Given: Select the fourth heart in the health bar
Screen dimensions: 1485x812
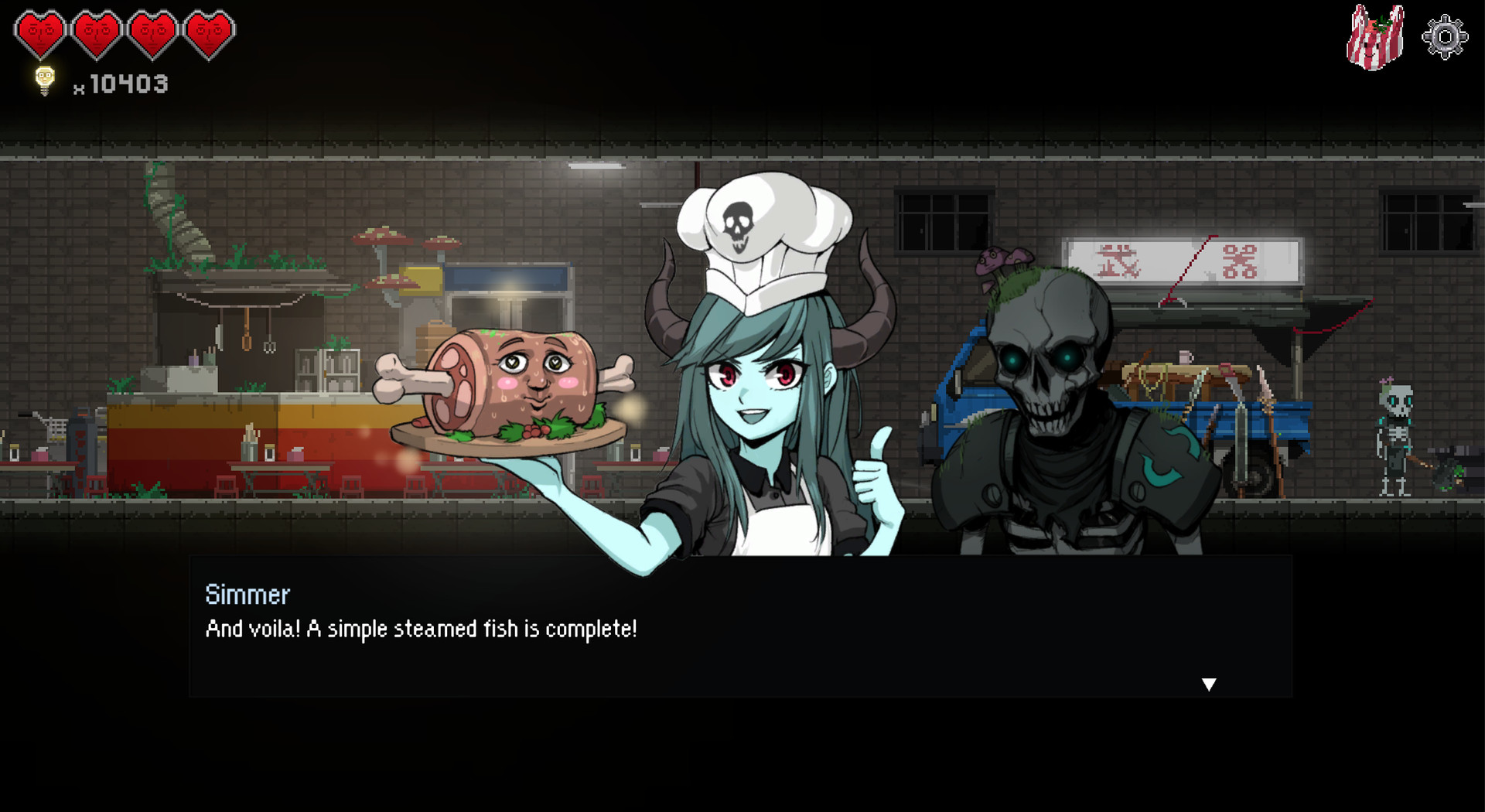Looking at the screenshot, I should point(210,32).
